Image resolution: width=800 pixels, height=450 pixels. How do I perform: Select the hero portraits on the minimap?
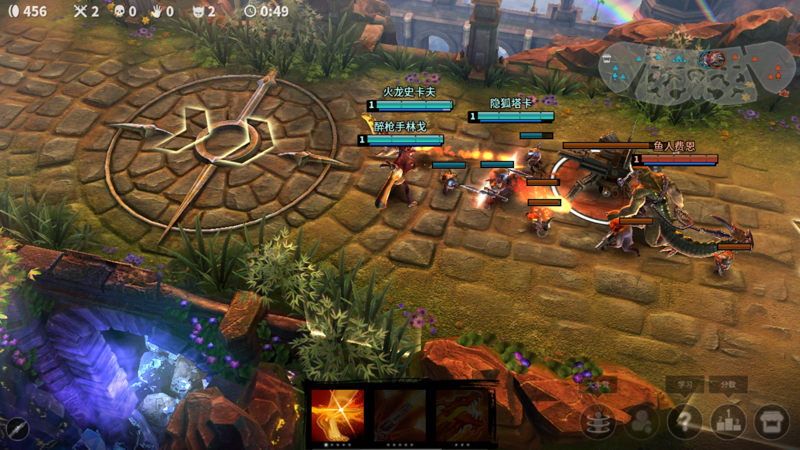tap(714, 59)
